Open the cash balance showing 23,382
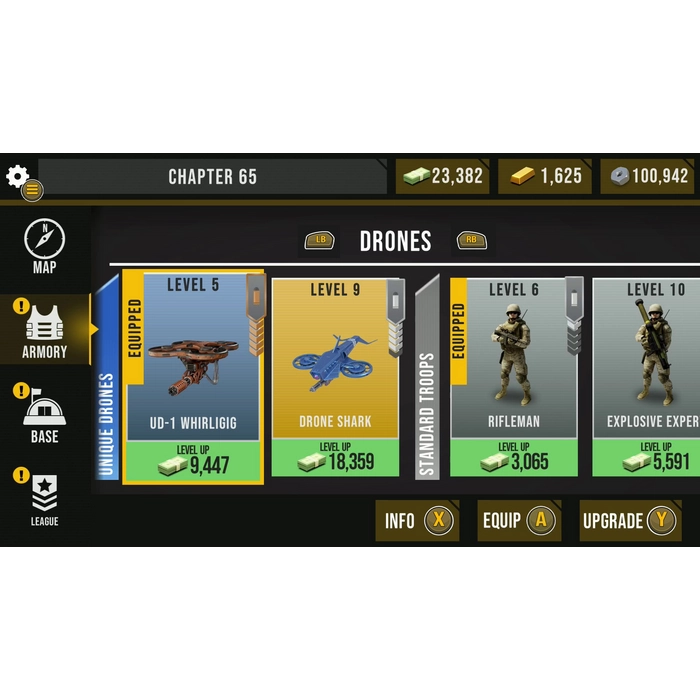 443,177
